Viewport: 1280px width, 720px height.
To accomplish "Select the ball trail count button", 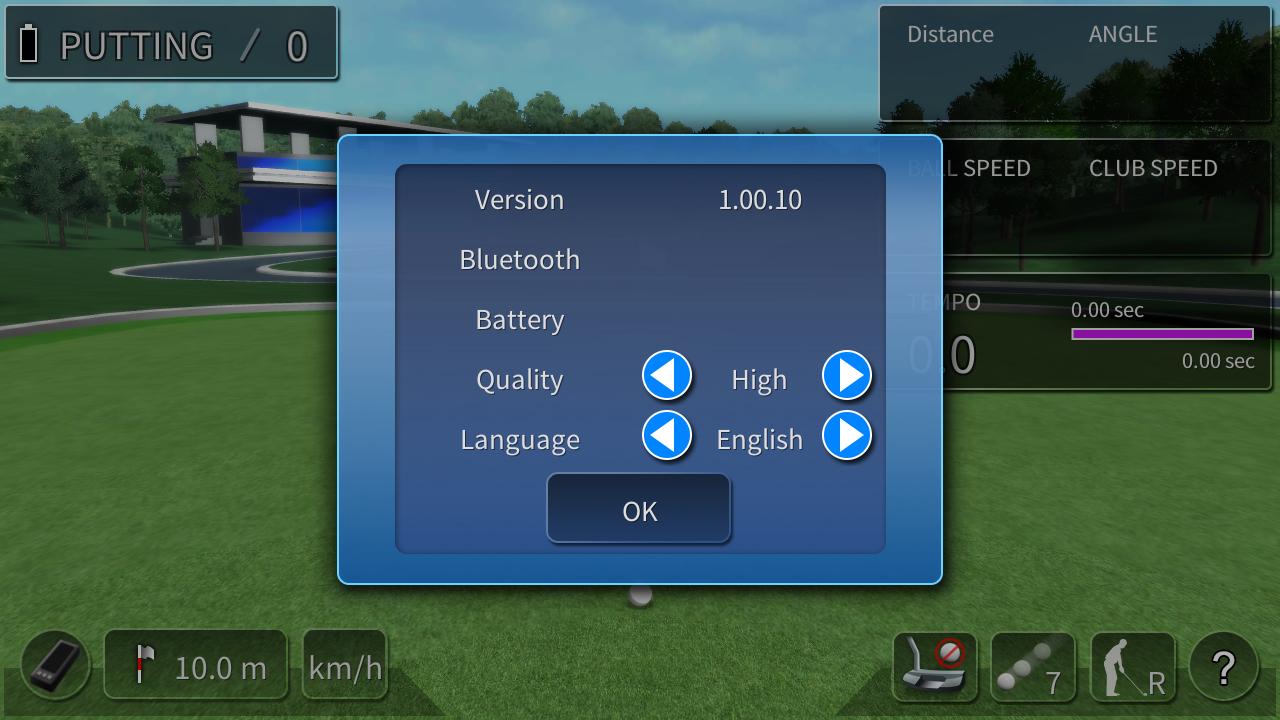I will point(1032,666).
